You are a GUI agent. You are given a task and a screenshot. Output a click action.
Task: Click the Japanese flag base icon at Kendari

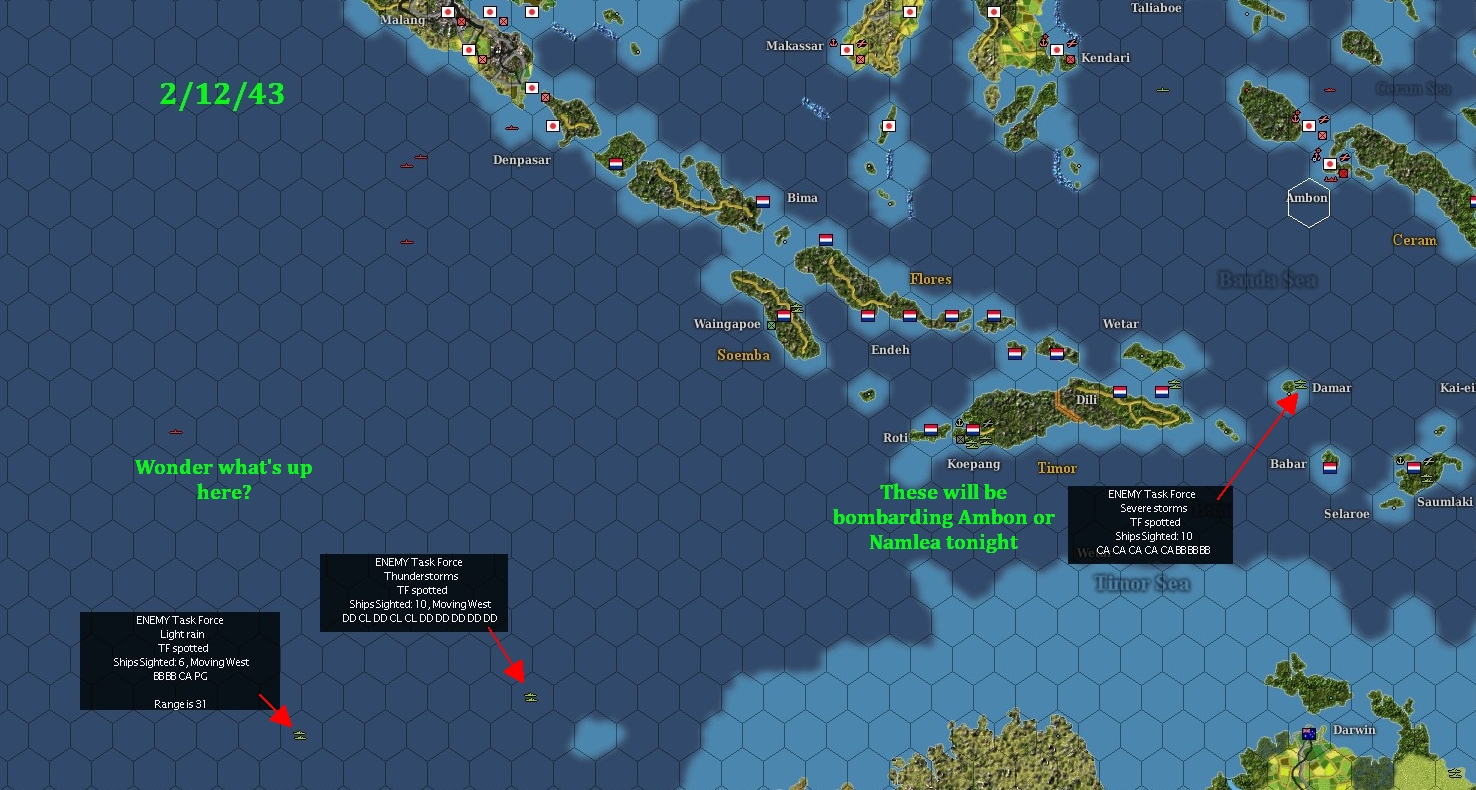(x=1058, y=50)
